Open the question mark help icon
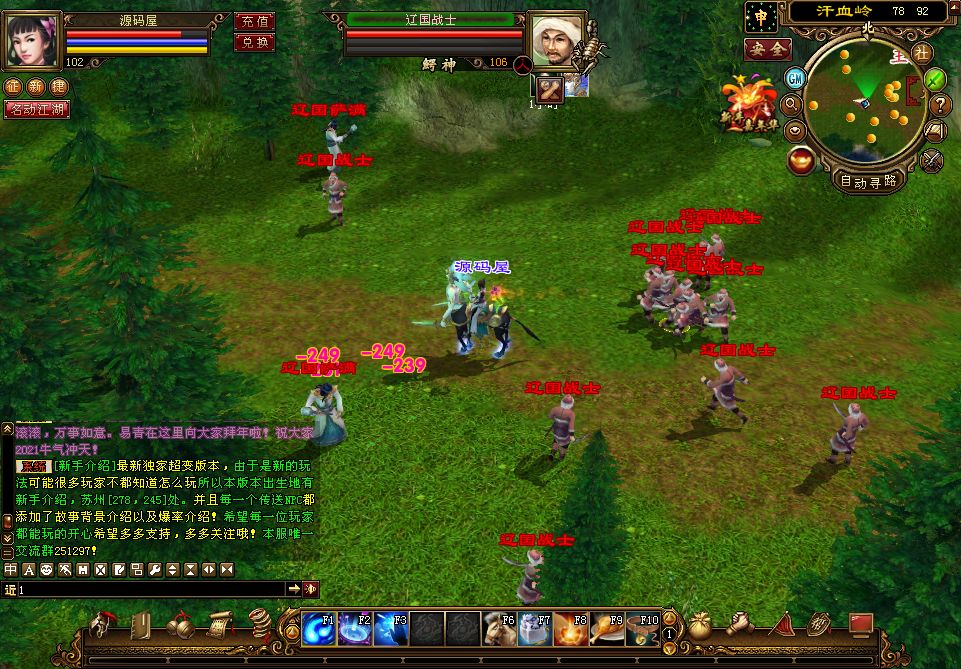The width and height of the screenshot is (961, 669). click(x=940, y=104)
